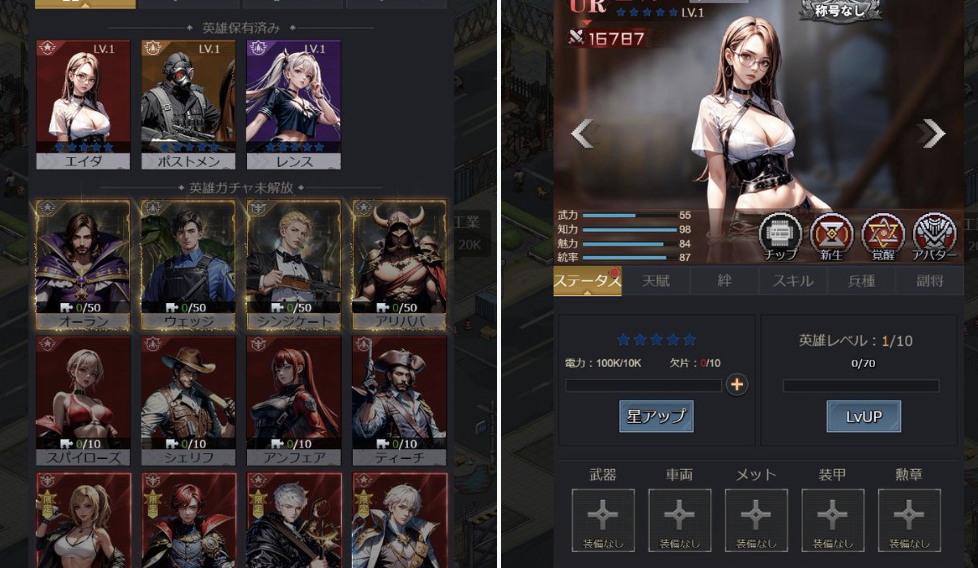978x568 pixels.
Task: Click the LvUP button
Action: coord(863,416)
